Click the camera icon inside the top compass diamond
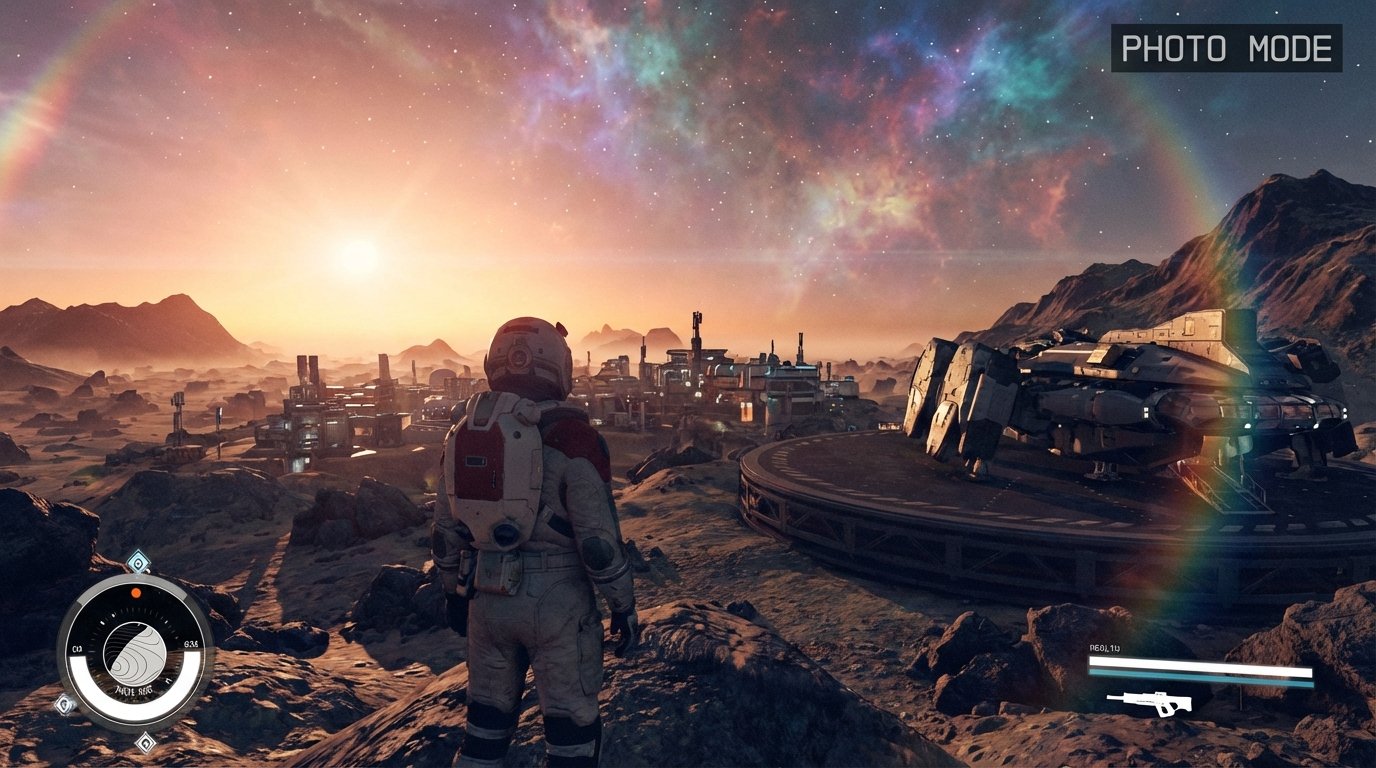The height and width of the screenshot is (768, 1376). coord(137,561)
